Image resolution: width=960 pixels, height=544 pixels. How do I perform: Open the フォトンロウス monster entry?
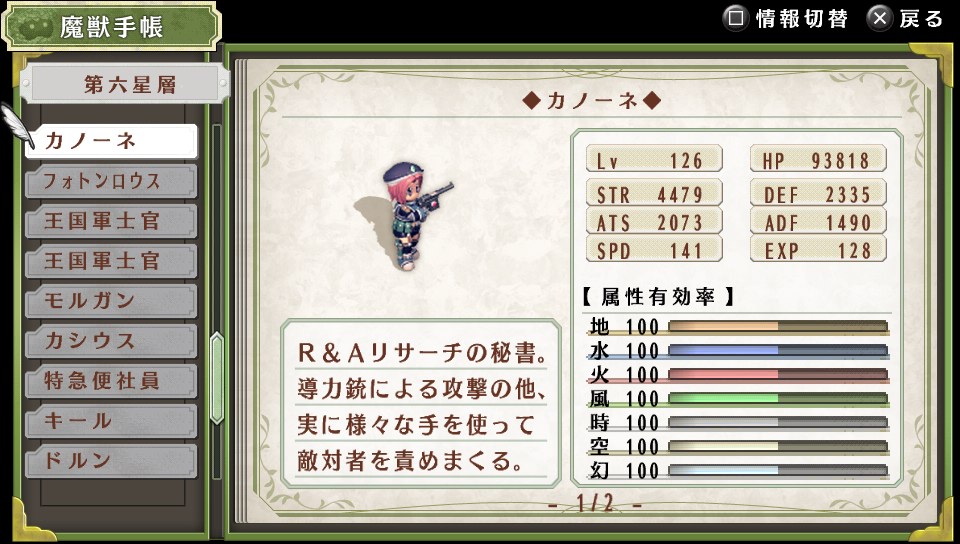111,181
